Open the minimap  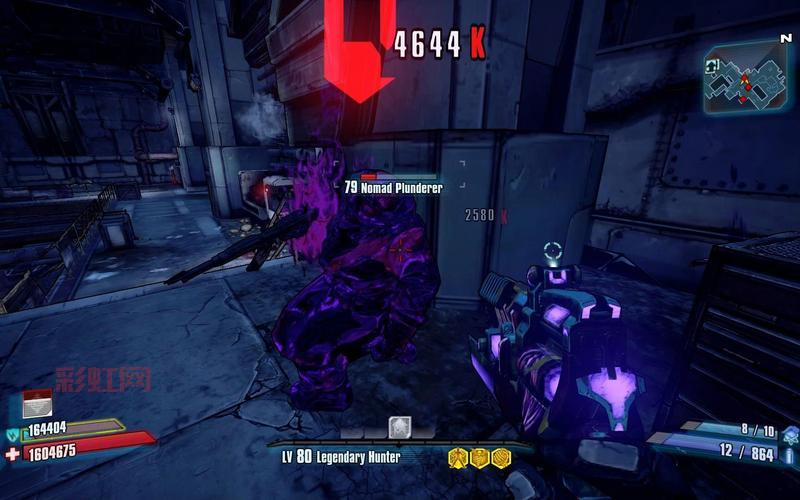744,80
